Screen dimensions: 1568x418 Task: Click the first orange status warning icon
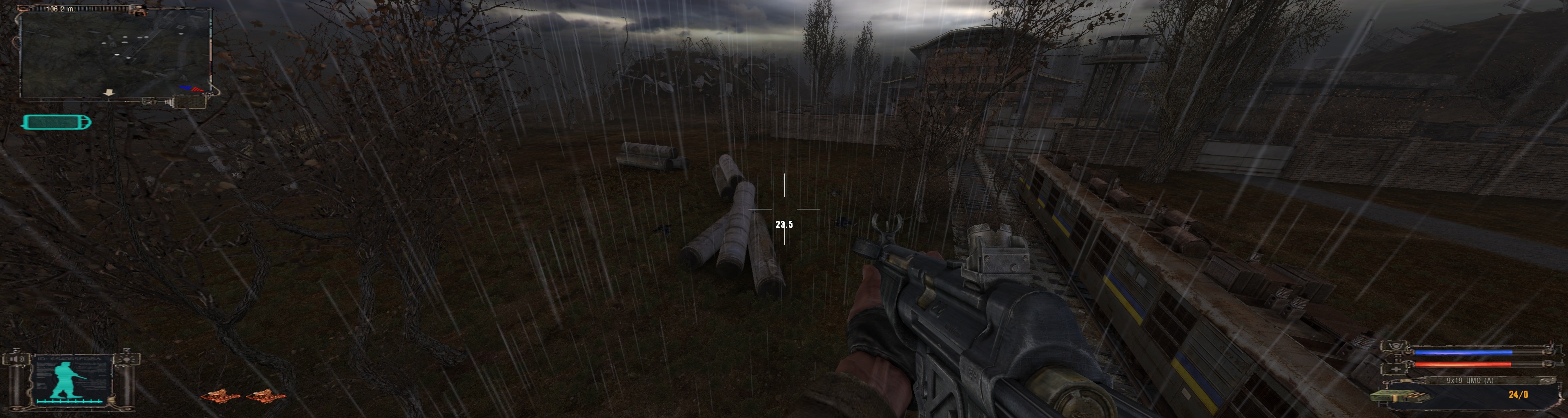[220, 396]
